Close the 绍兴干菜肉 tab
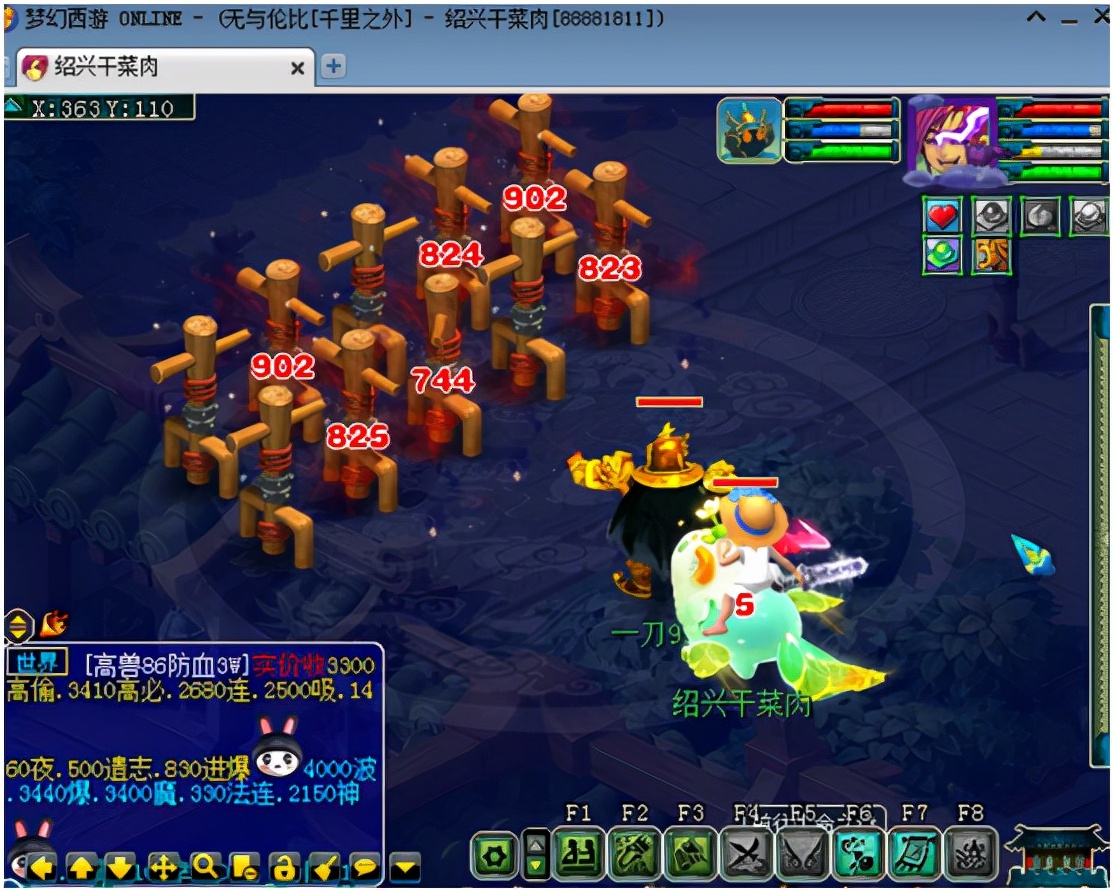 [297, 68]
